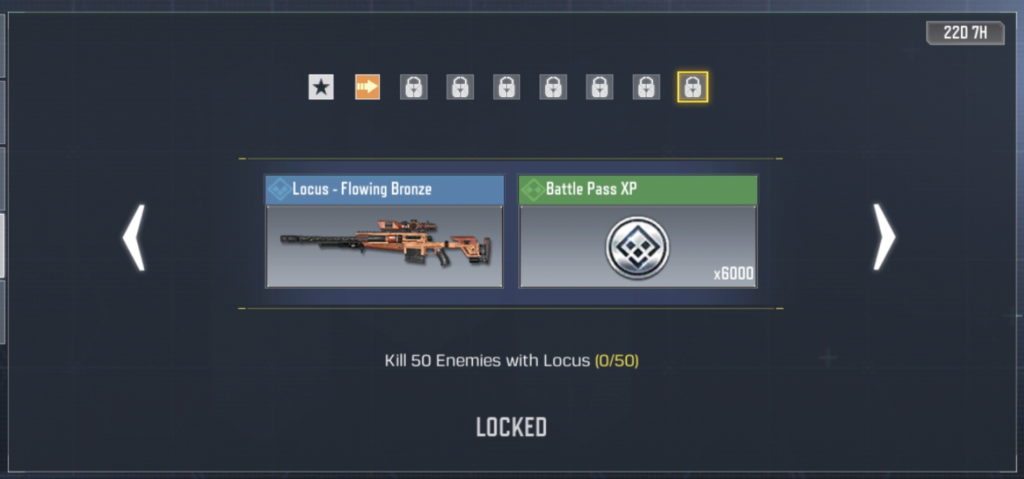Select the orange arrow stage icon

coord(367,88)
